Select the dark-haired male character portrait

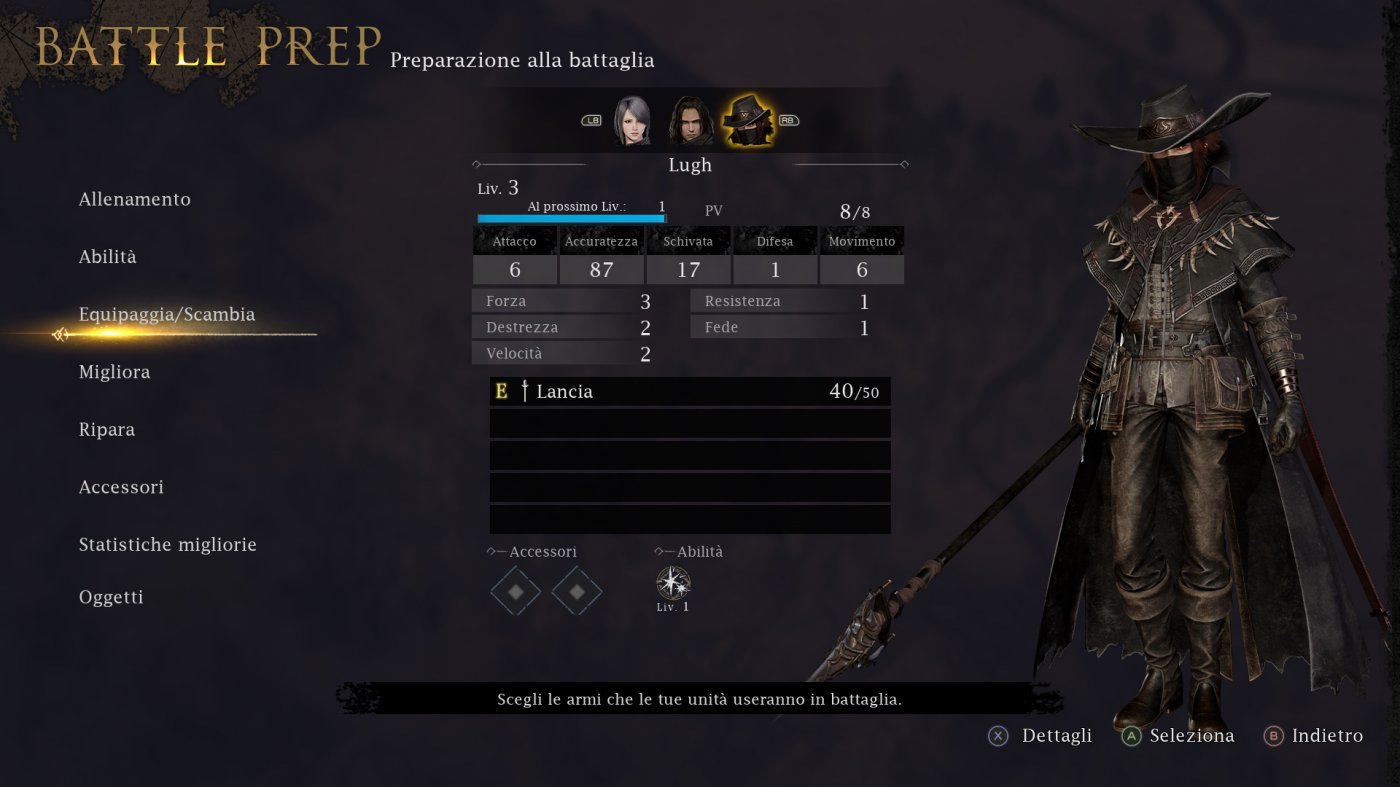(689, 119)
